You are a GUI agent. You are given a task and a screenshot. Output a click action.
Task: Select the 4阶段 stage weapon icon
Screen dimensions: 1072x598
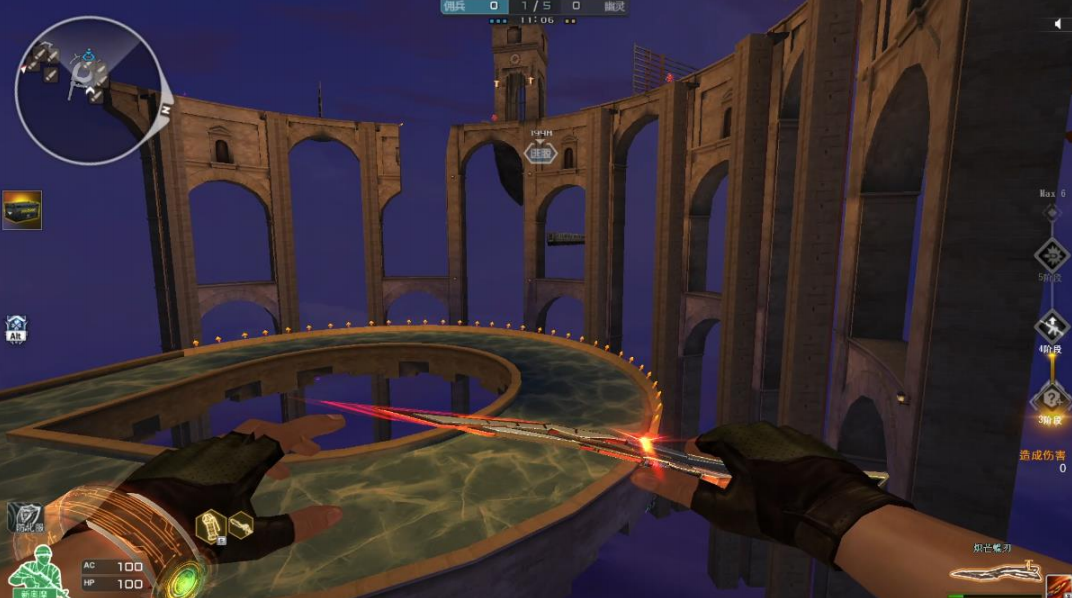point(1051,325)
